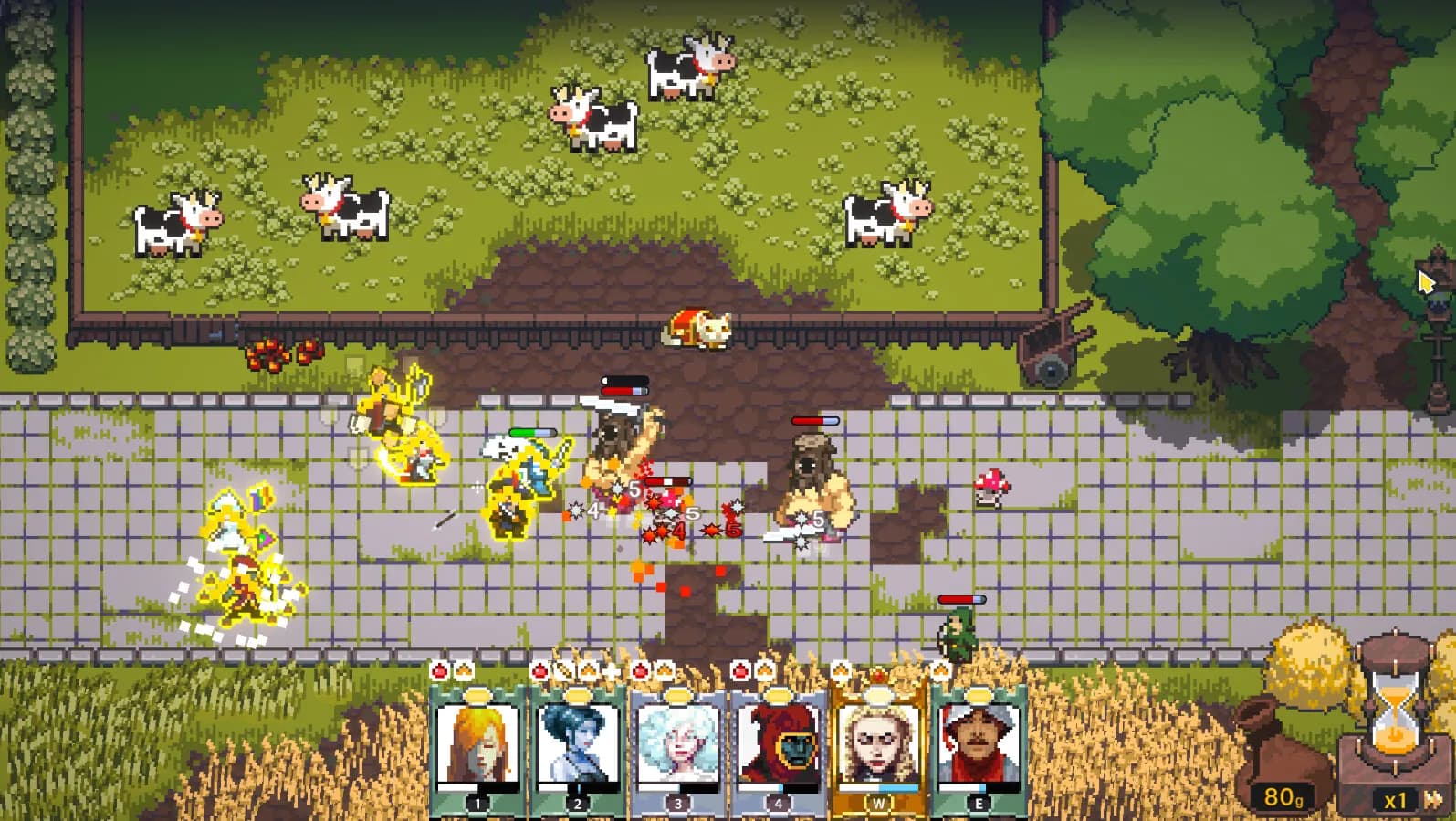1456x821 pixels.
Task: Click the health potion icon above the red-hooded hero's card
Action: (738, 669)
